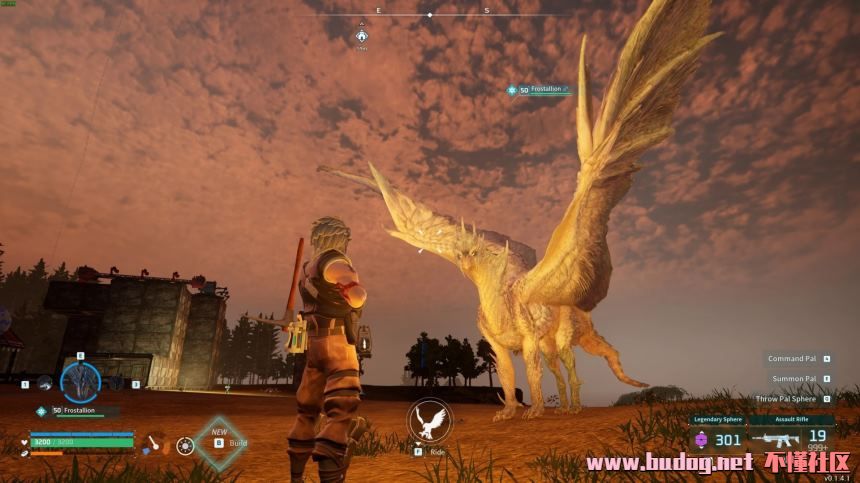Open the Build diamond menu
The image size is (860, 483).
(220, 442)
